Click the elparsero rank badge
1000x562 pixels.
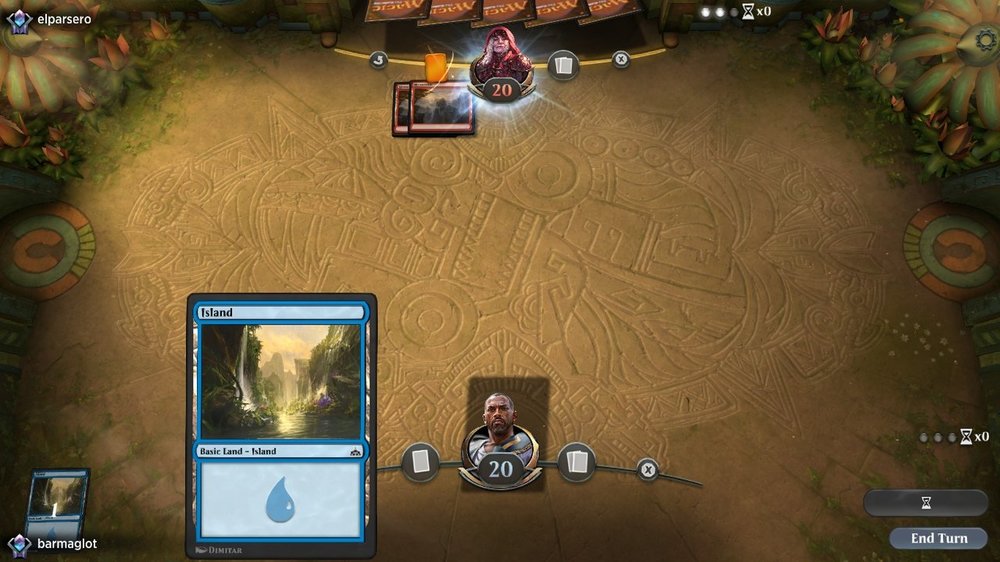[19, 18]
